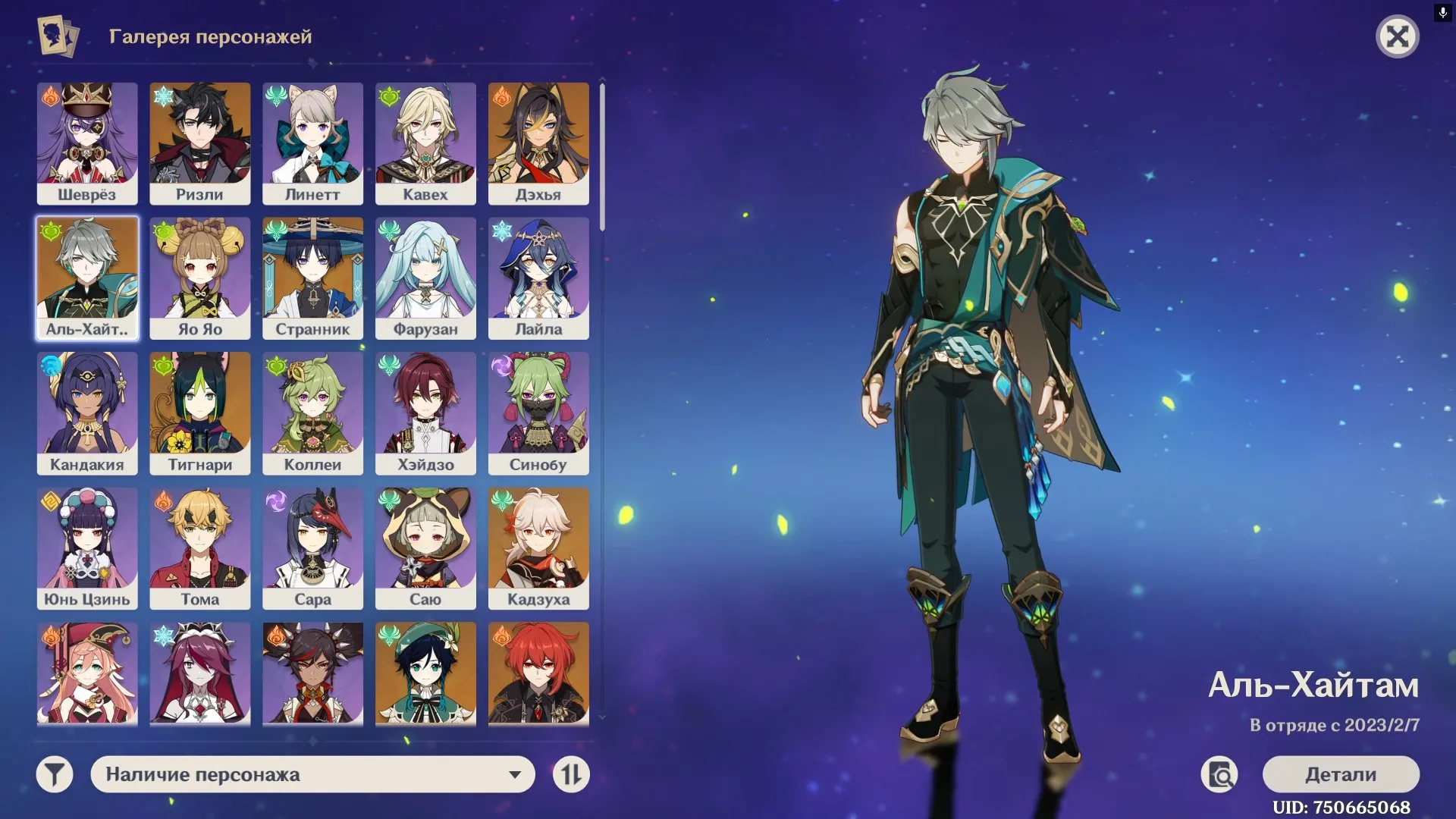1456x819 pixels.
Task: Select the Аль-Хайтам character portrait
Action: (87, 277)
